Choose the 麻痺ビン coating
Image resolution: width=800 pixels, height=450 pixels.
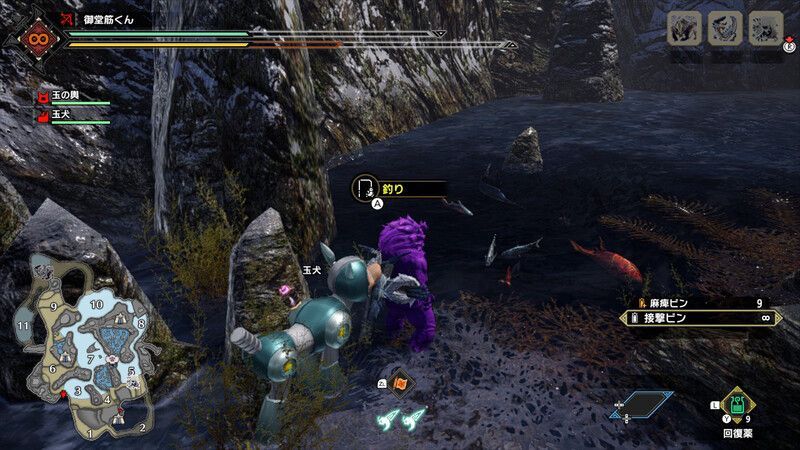702,302
